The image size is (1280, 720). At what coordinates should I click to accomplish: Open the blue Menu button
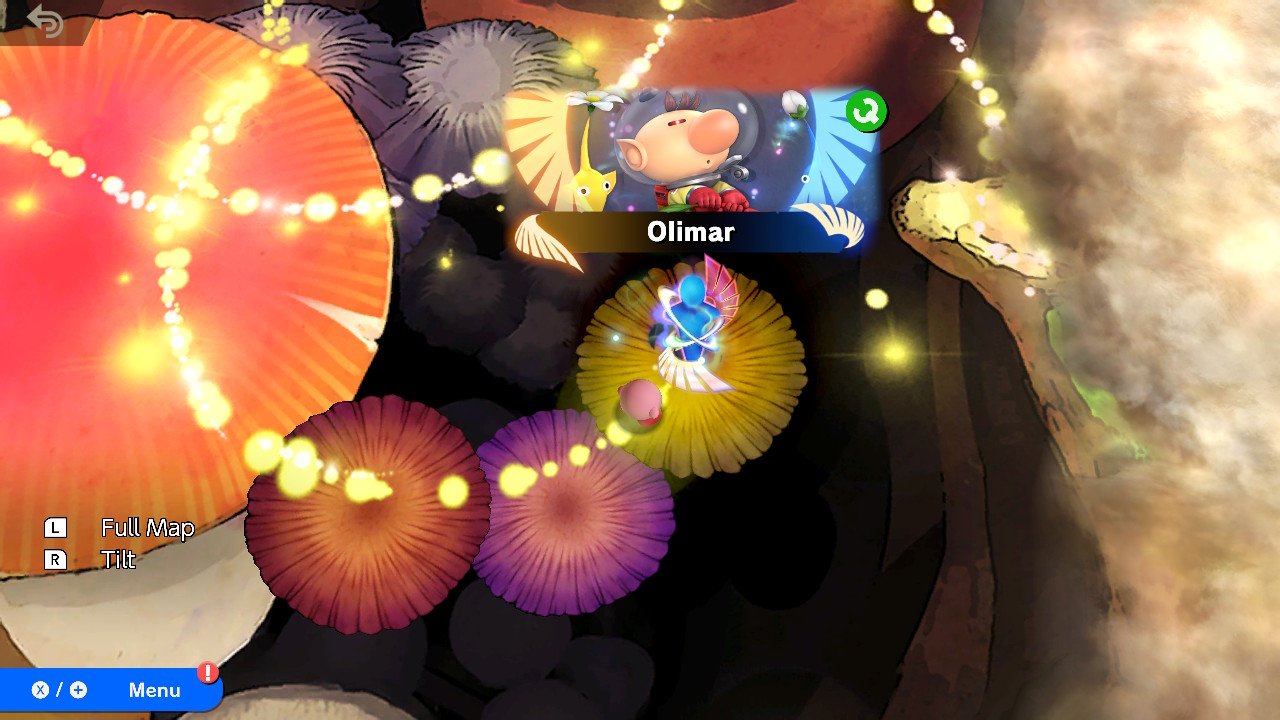[110, 690]
